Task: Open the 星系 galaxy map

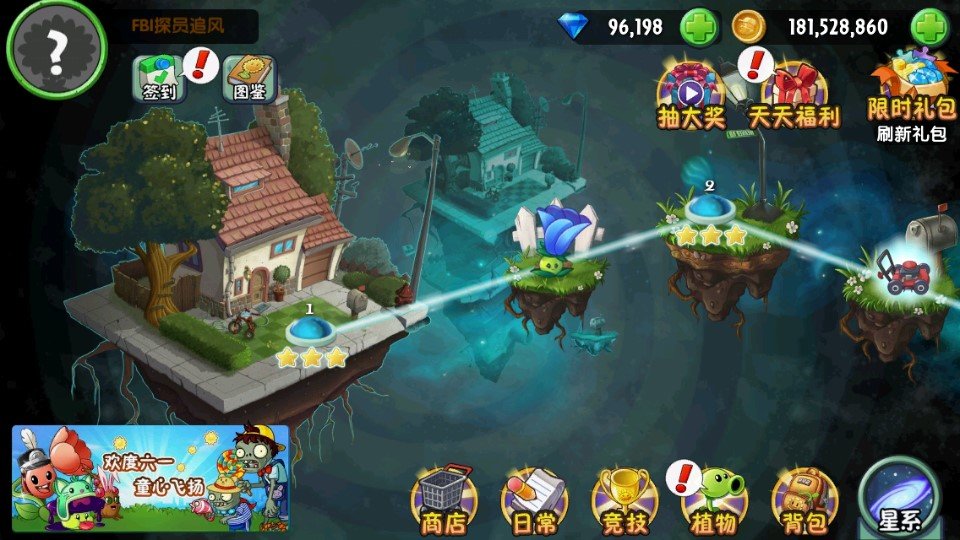Action: 899,497
